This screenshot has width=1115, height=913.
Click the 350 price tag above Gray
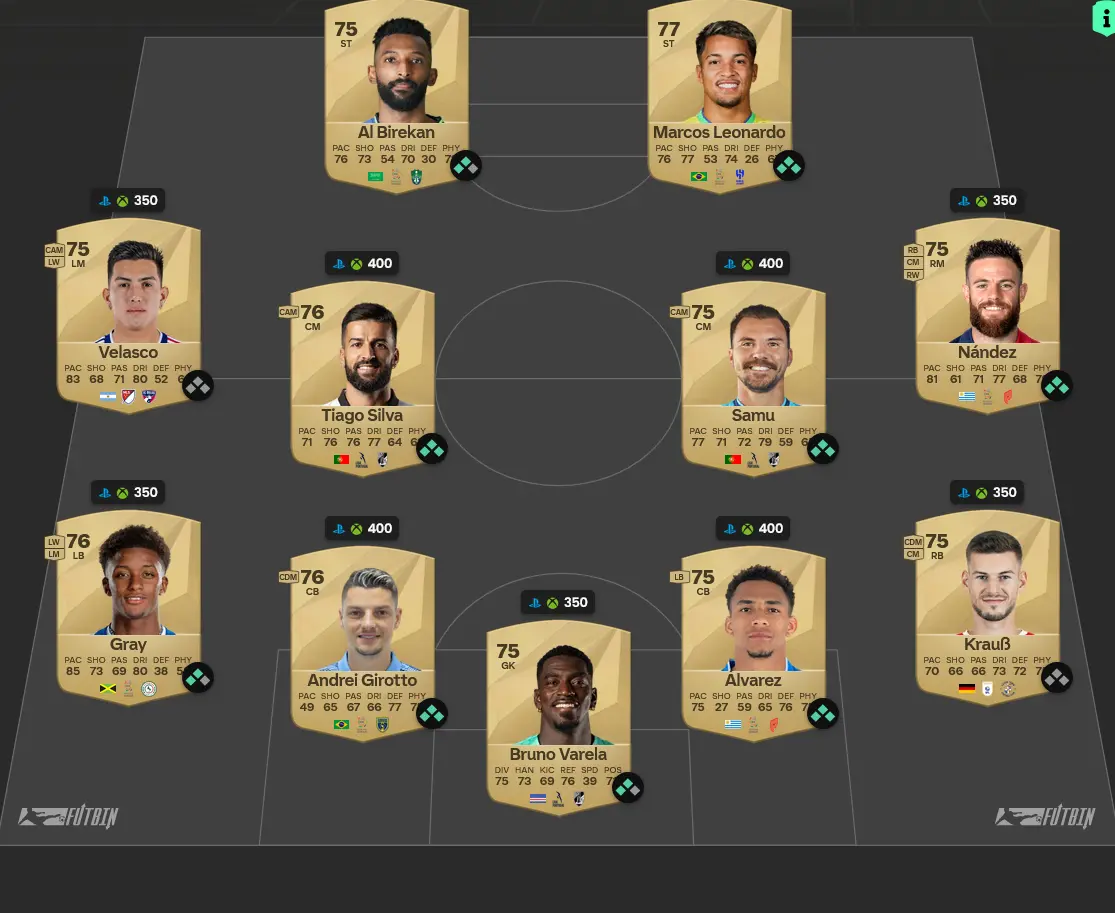tap(128, 492)
